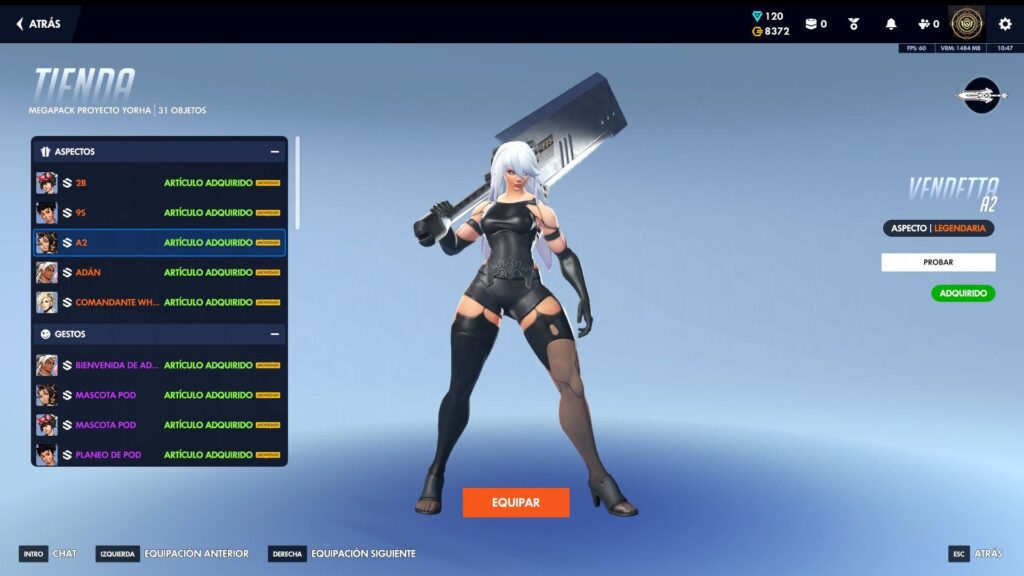
Task: Collapse the ASPECTOS section
Action: (274, 152)
